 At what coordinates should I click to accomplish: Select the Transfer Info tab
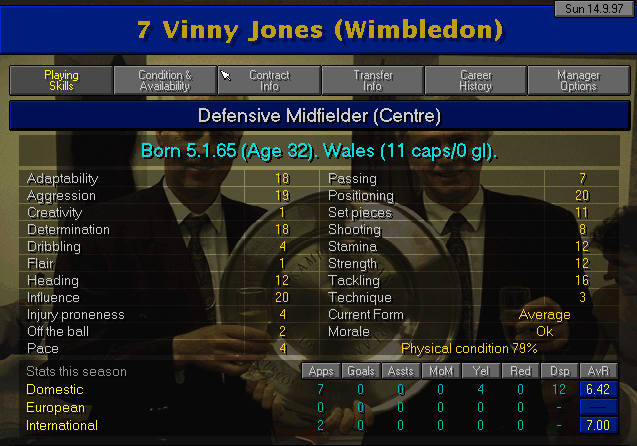point(373,80)
